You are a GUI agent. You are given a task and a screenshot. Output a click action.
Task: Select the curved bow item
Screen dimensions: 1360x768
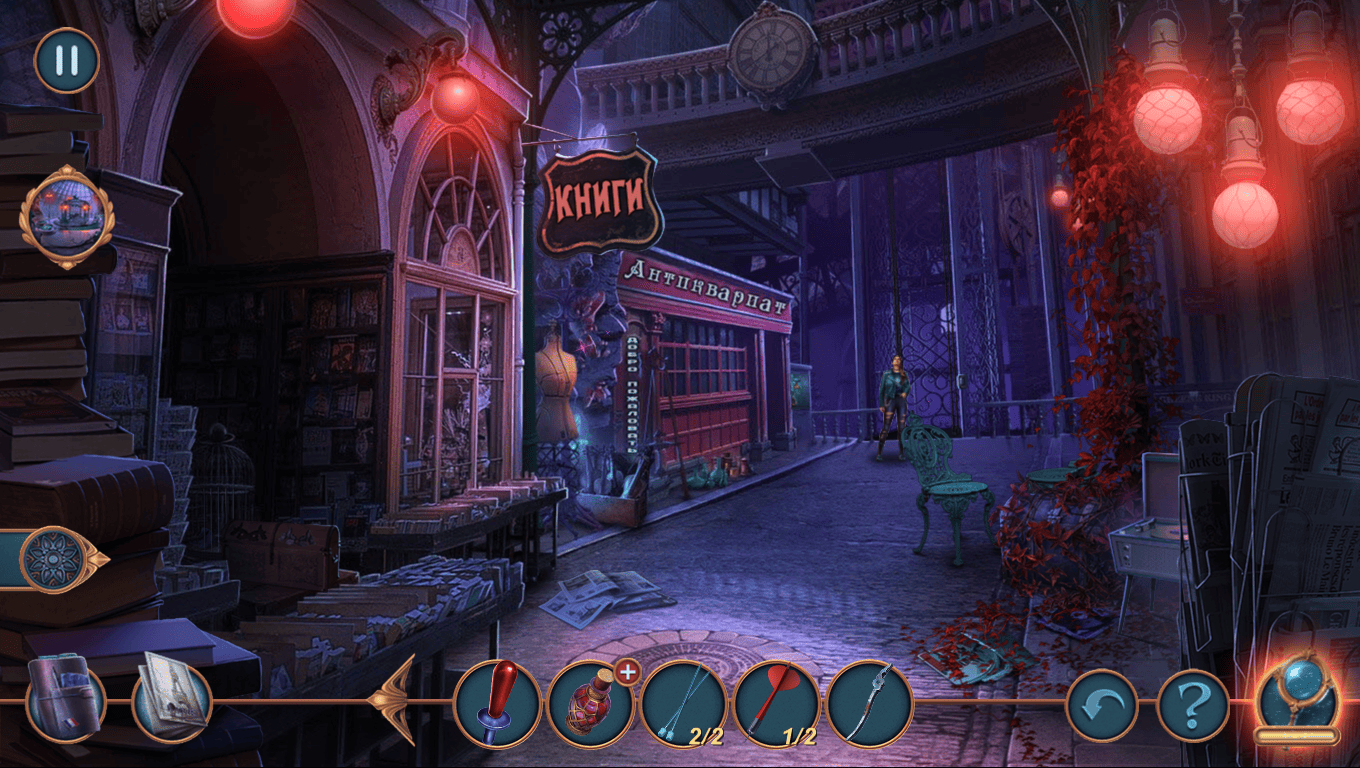pyautogui.click(x=870, y=703)
